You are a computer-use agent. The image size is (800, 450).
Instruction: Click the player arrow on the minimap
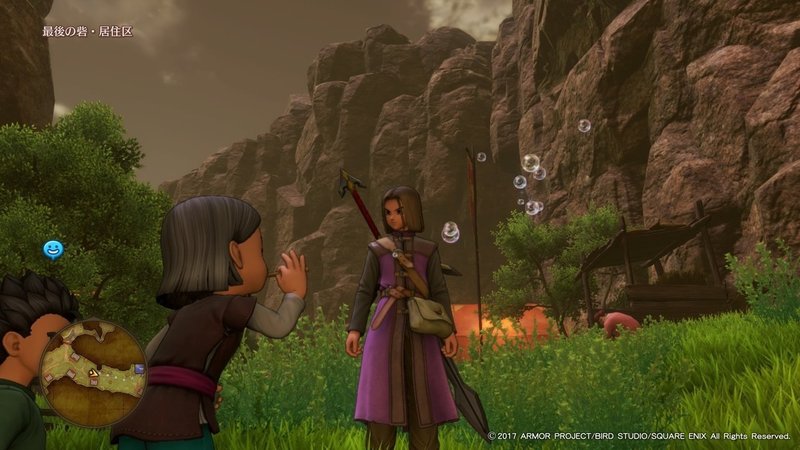tap(93, 374)
